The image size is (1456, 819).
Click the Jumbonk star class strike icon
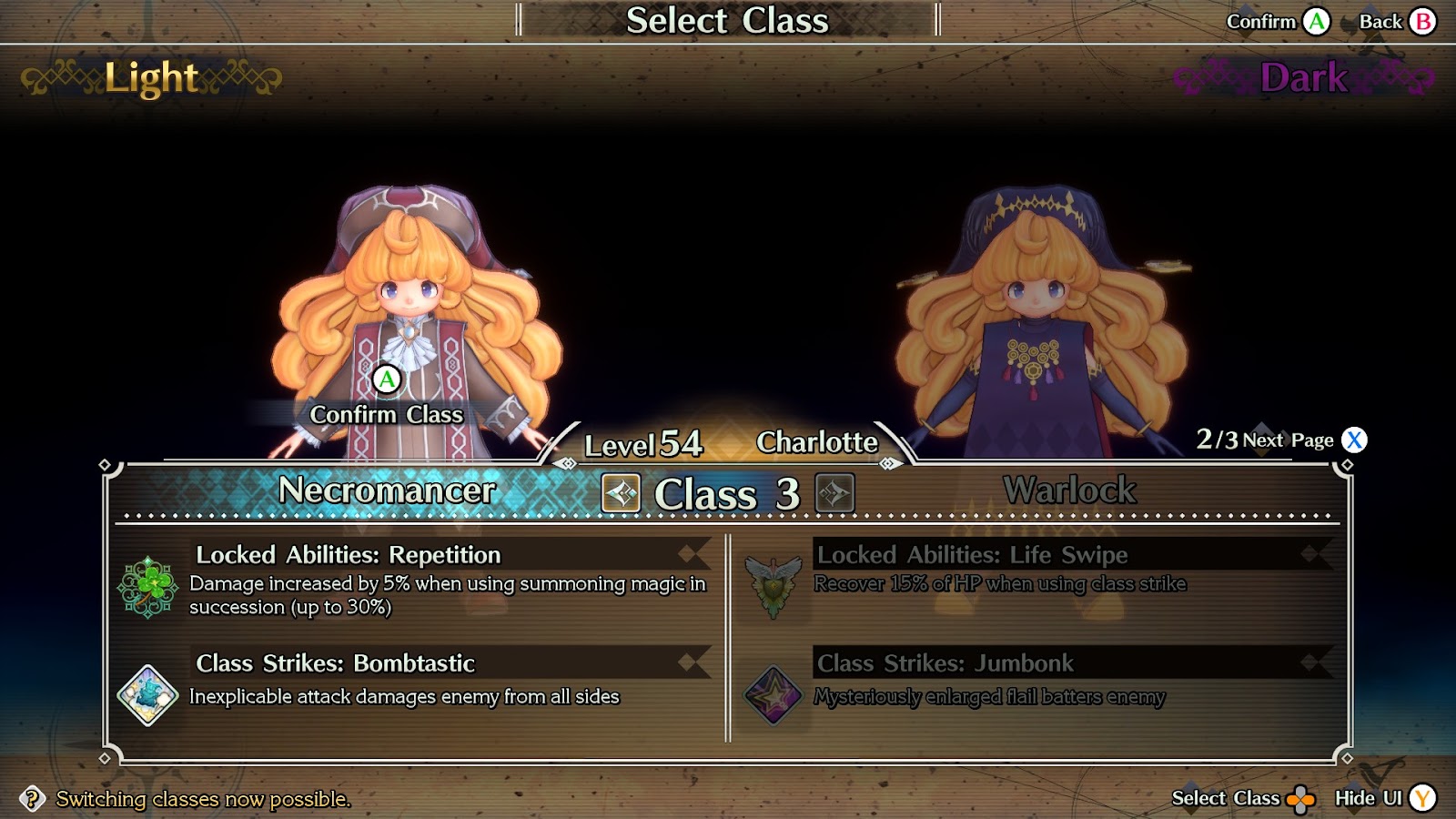point(773,695)
